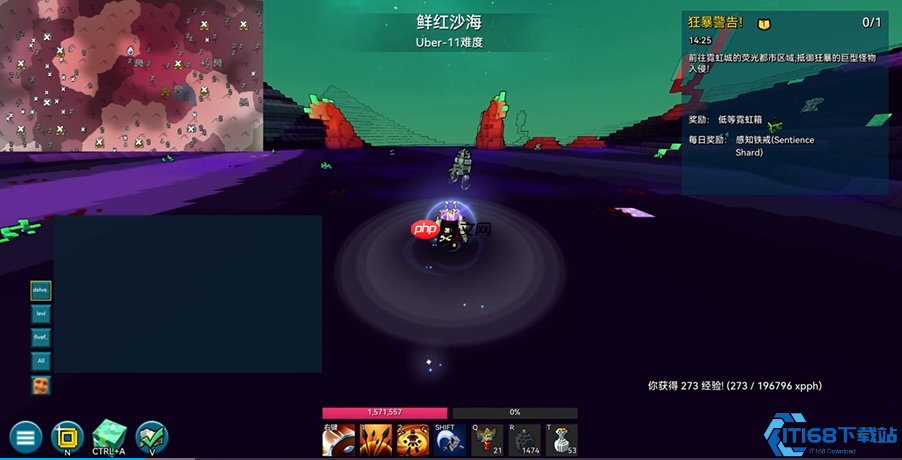Open the chat box panel
This screenshot has width=902, height=460.
tap(187, 293)
